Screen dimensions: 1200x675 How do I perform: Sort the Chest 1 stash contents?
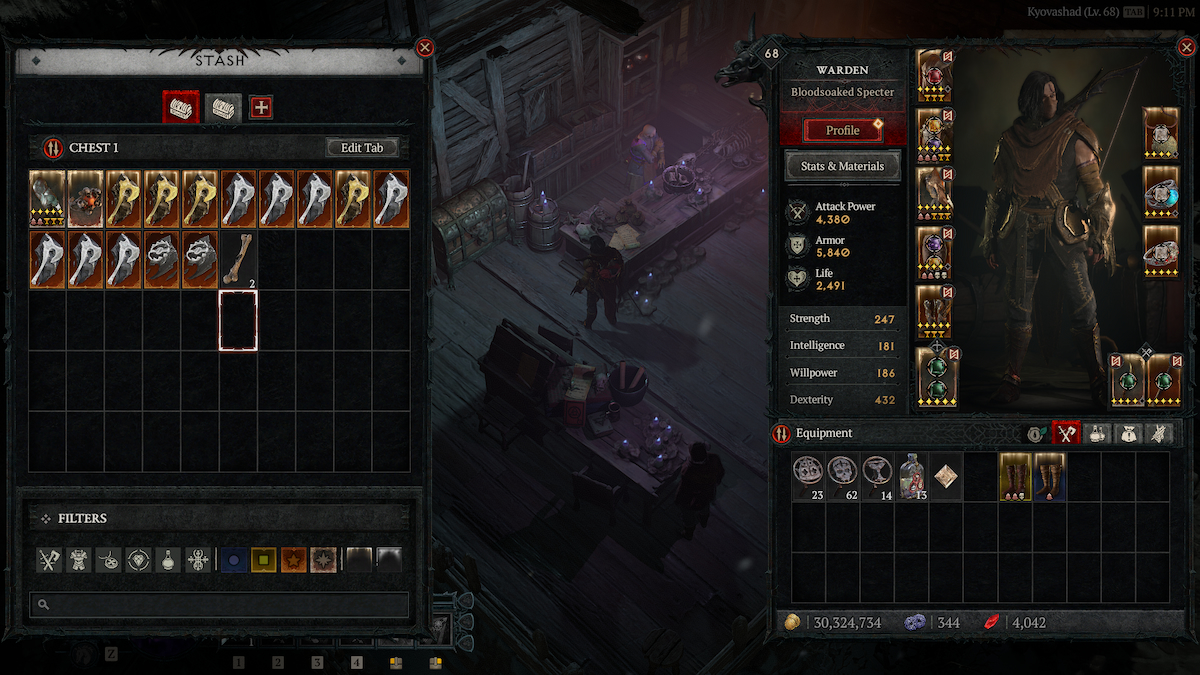51,148
